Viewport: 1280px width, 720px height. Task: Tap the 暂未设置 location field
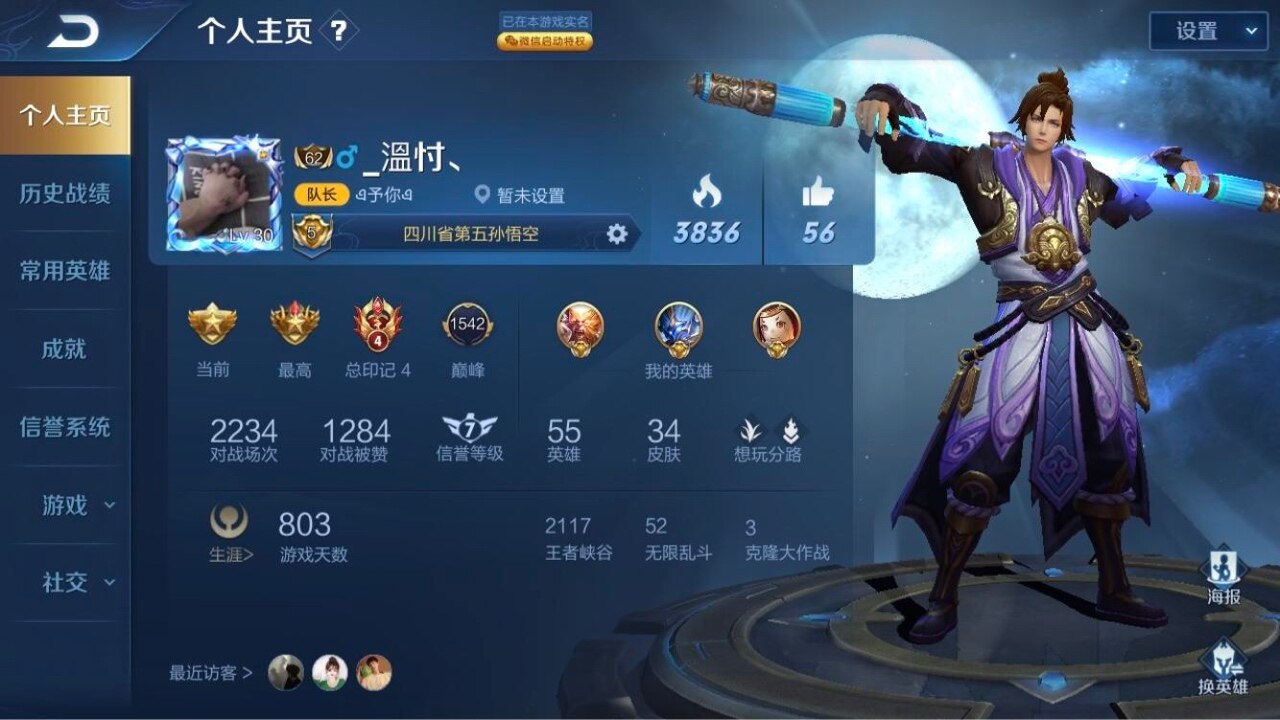coord(521,196)
